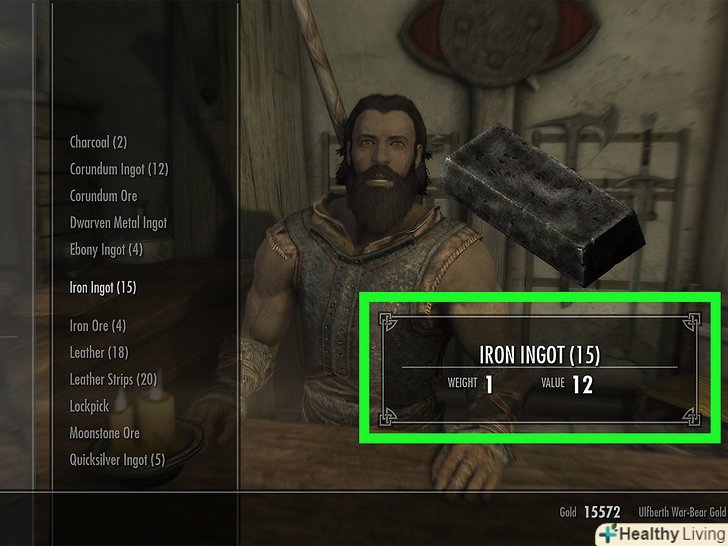Choose Corundum Ingot (12) from the list
The height and width of the screenshot is (546, 728).
pyautogui.click(x=118, y=170)
